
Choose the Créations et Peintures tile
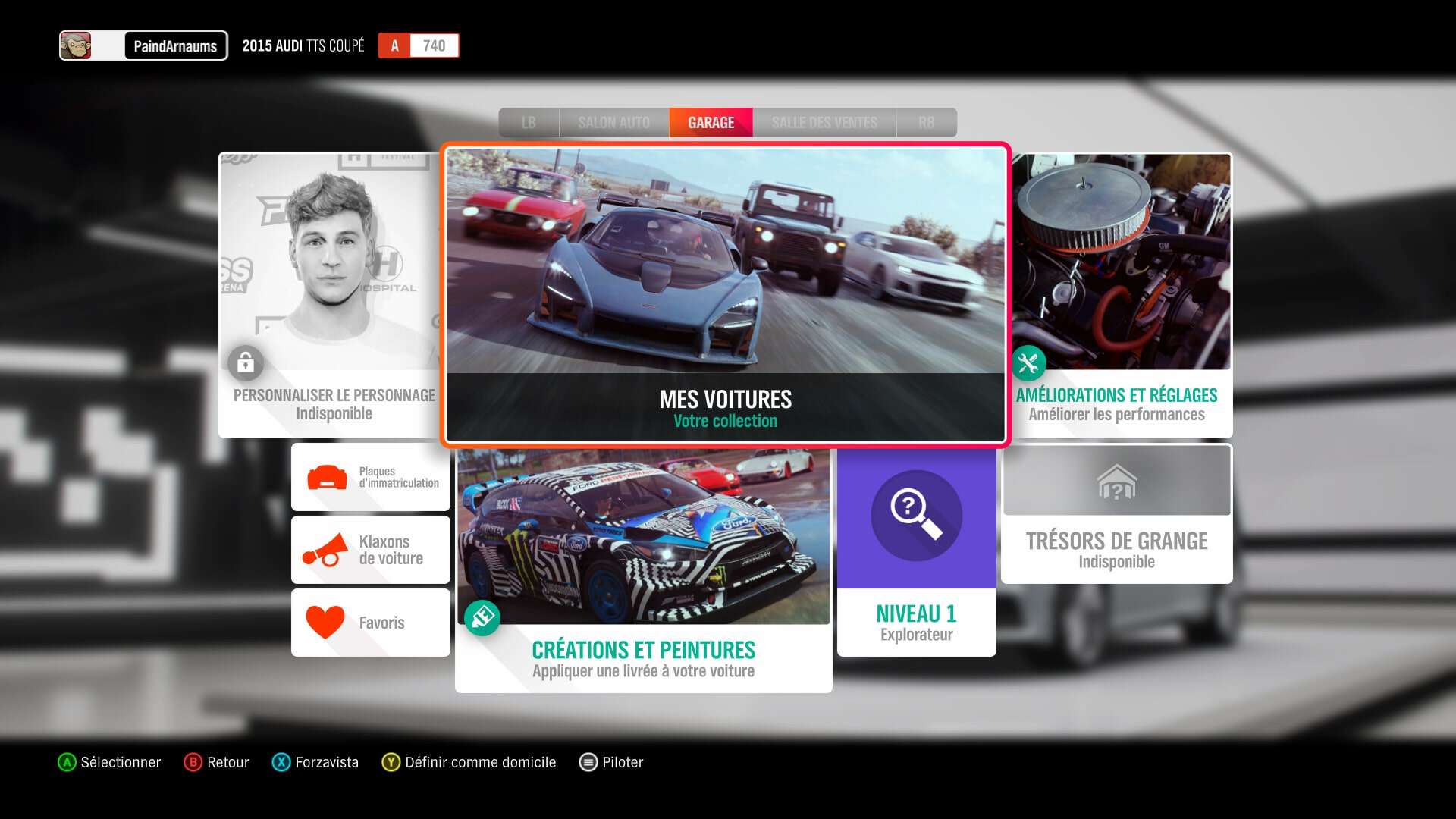[643, 569]
